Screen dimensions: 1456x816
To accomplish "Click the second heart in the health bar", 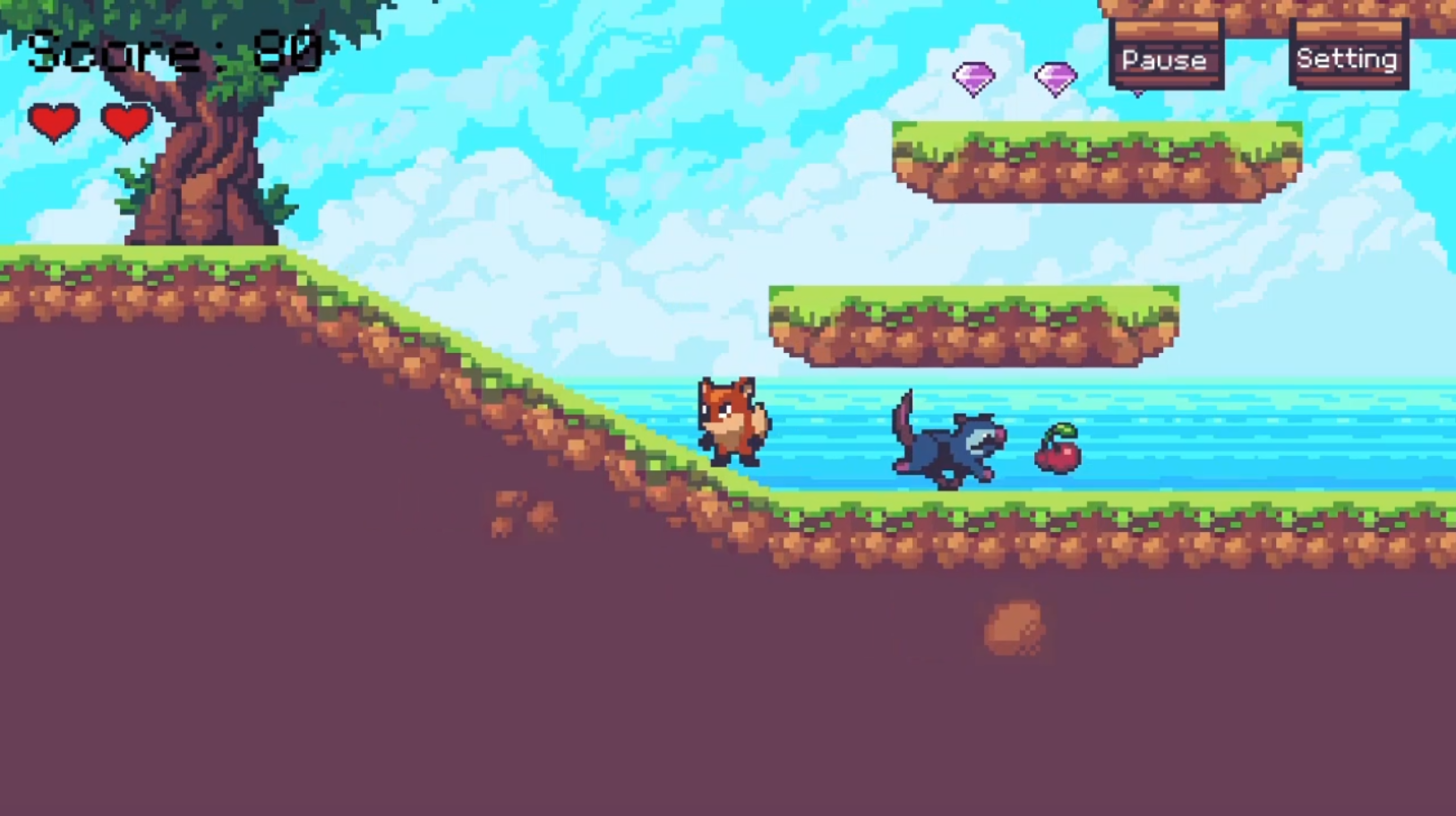I will click(x=125, y=121).
